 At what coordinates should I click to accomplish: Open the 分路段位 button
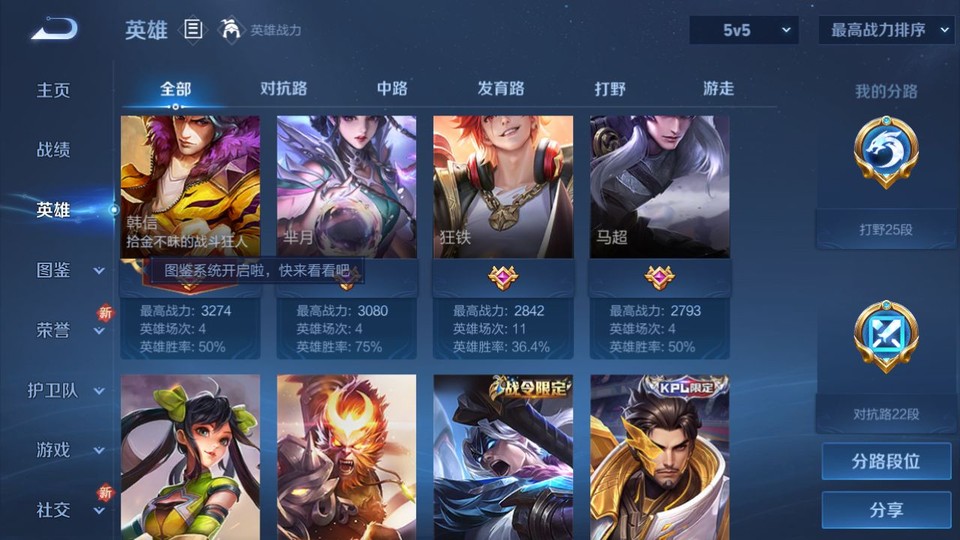pyautogui.click(x=886, y=462)
